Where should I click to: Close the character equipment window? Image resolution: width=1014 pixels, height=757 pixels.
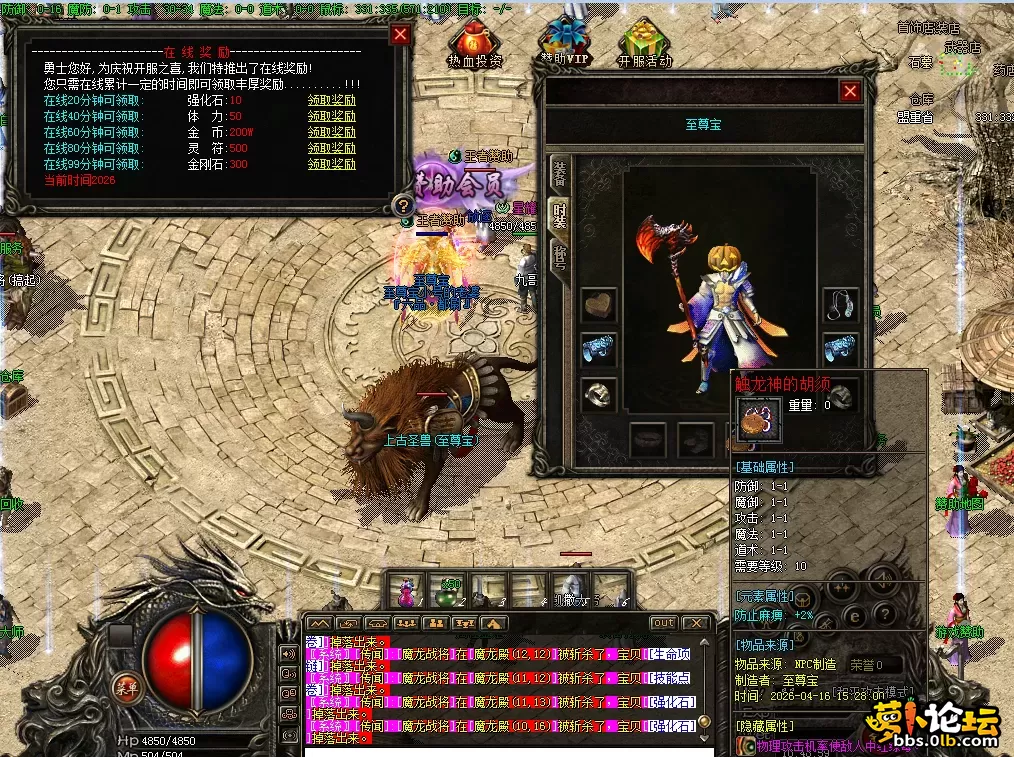(x=850, y=92)
